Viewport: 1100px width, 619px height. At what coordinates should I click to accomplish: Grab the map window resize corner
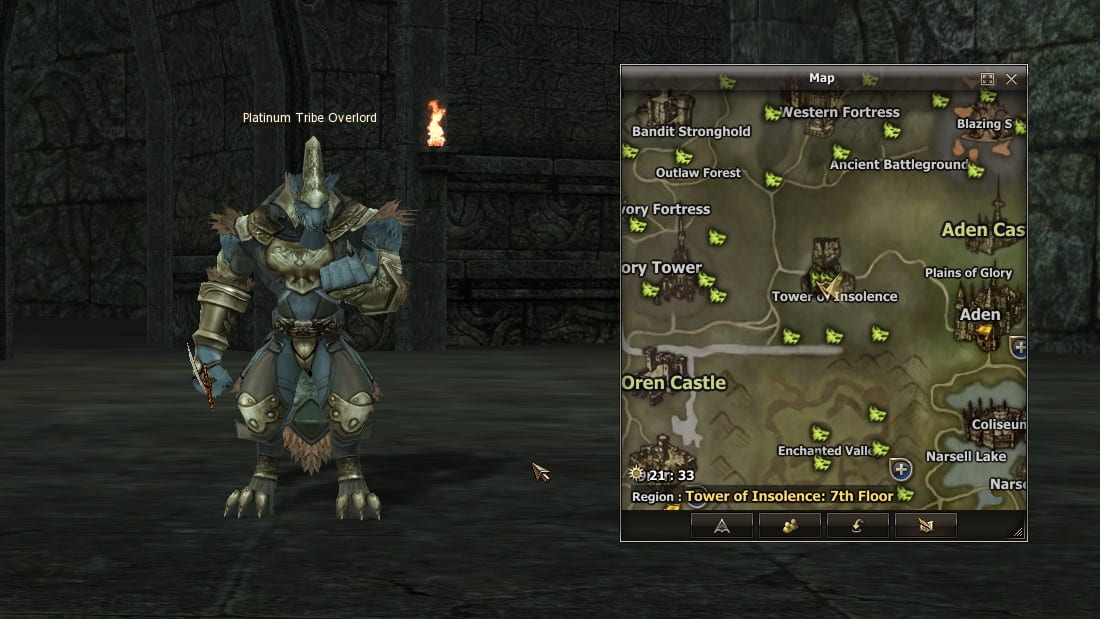pyautogui.click(x=1018, y=533)
